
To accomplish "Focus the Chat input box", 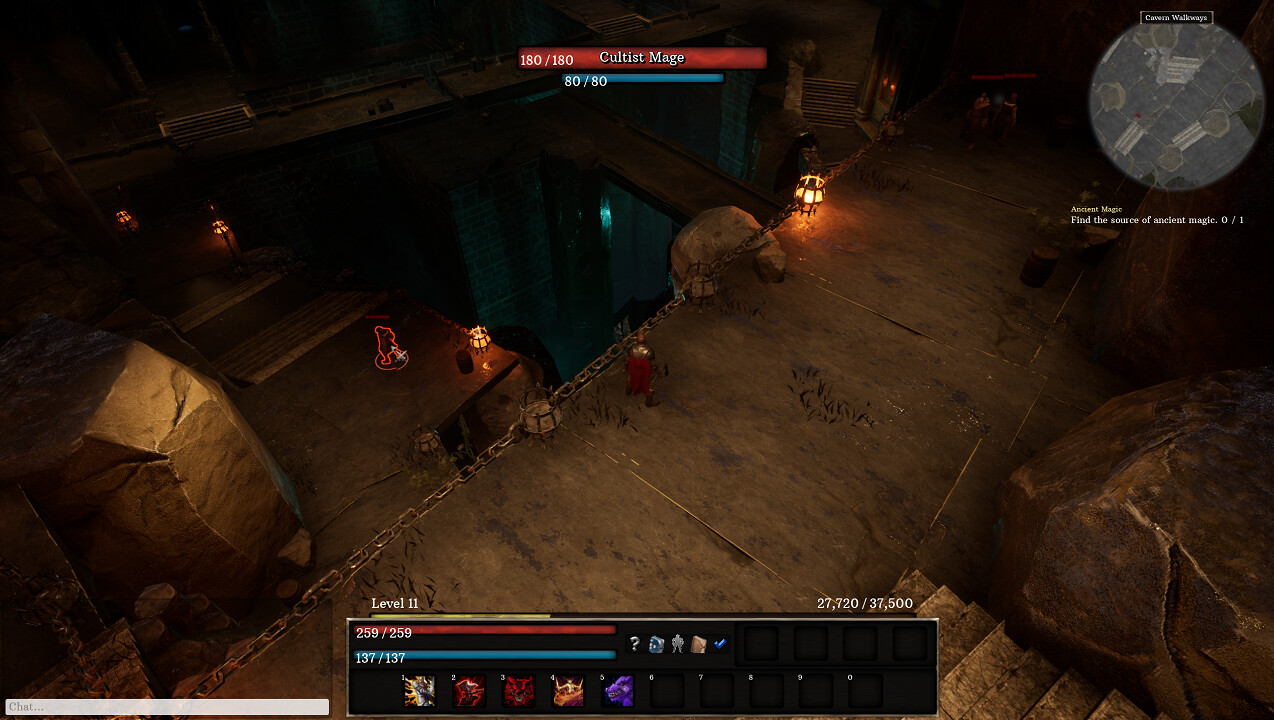I will pyautogui.click(x=167, y=707).
